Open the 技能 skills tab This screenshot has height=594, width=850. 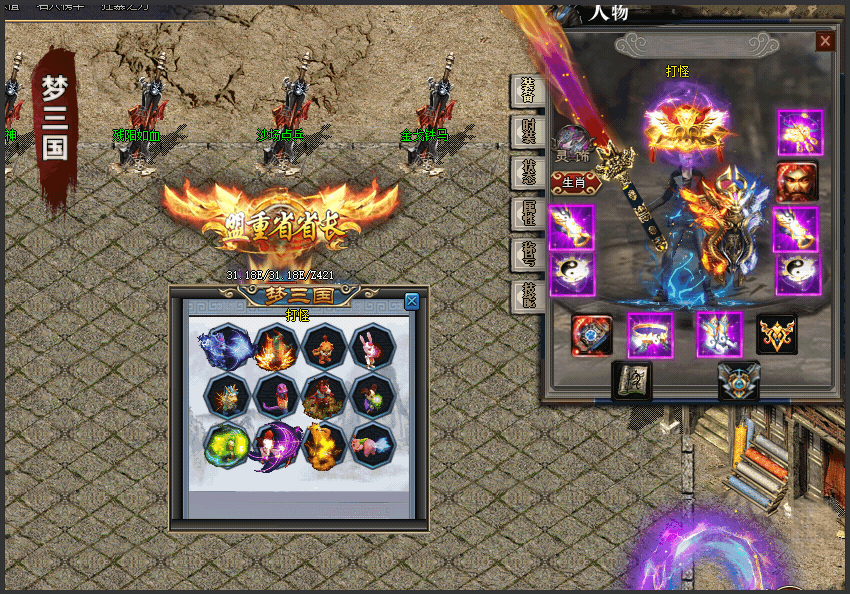point(526,296)
